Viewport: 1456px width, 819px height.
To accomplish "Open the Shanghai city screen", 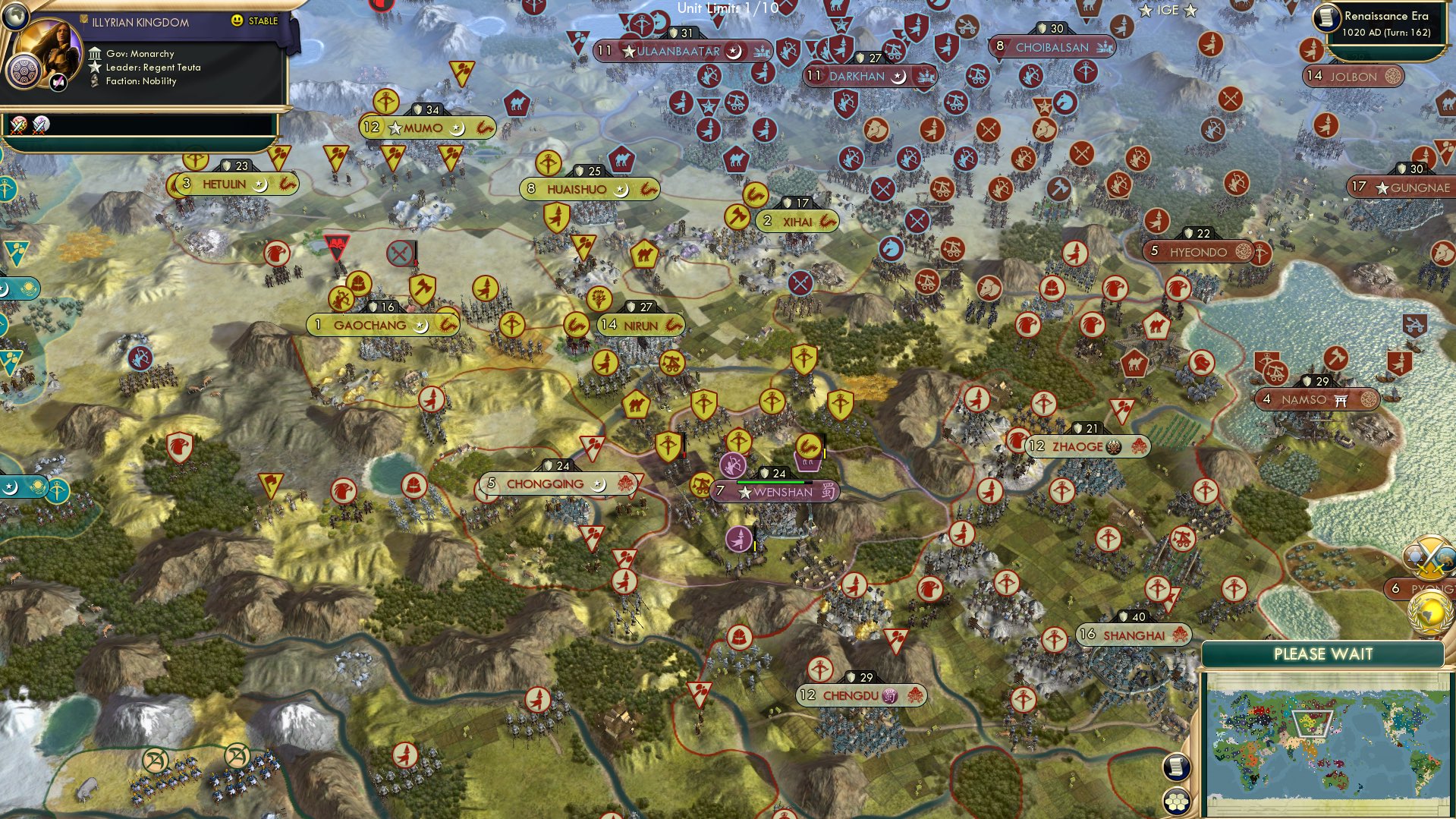I will pyautogui.click(x=1133, y=635).
